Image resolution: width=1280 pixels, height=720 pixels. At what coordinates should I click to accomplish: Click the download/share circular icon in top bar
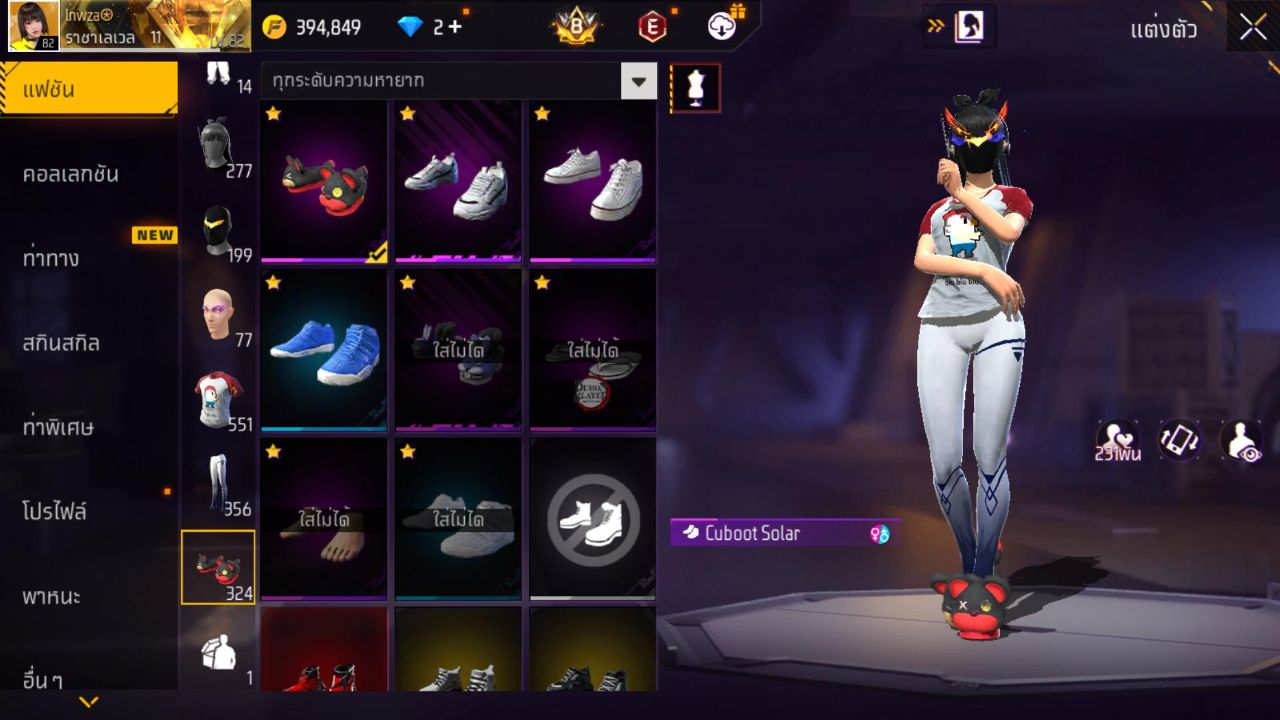point(722,25)
